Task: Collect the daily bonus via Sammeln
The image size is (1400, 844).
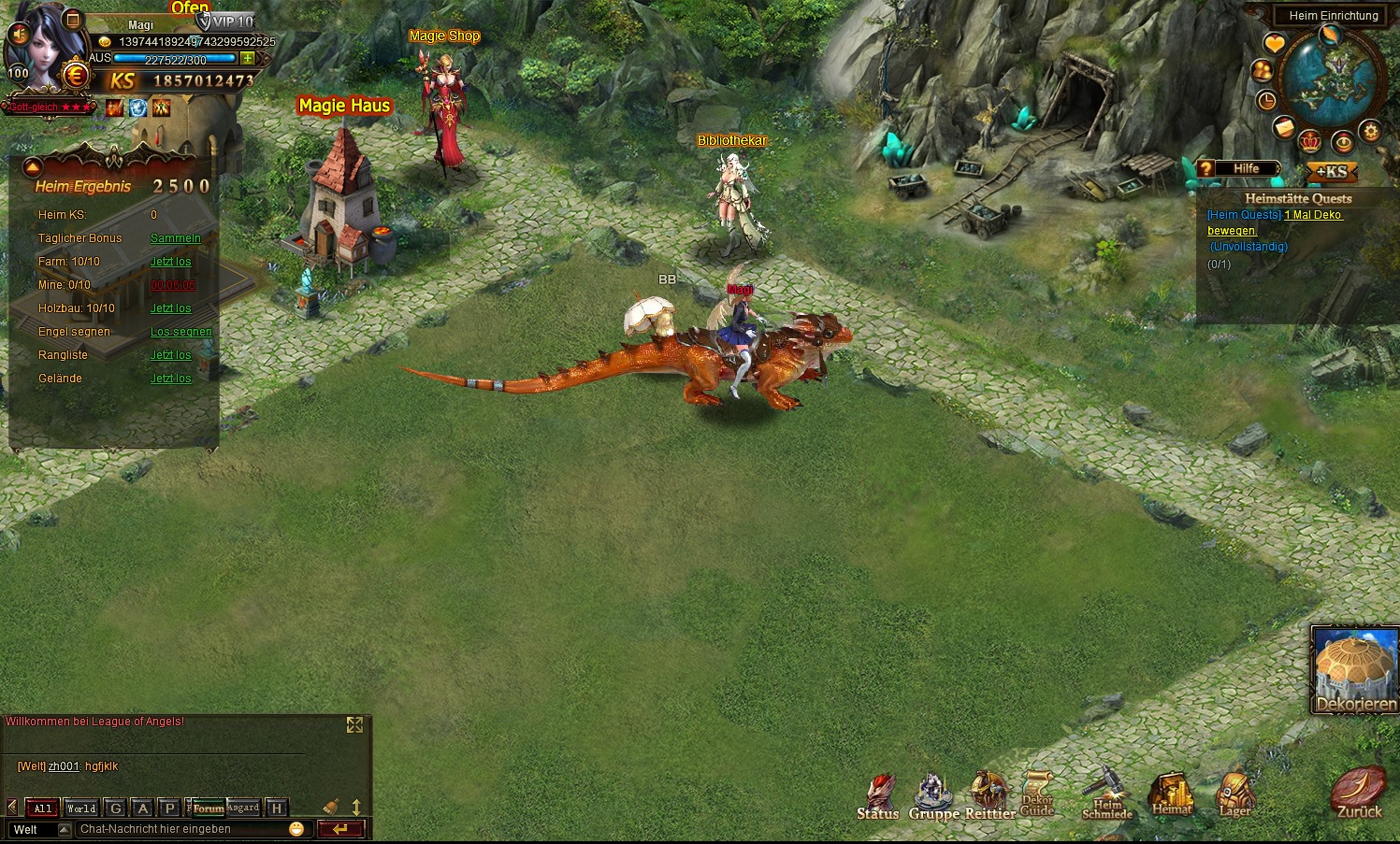Action: point(175,238)
